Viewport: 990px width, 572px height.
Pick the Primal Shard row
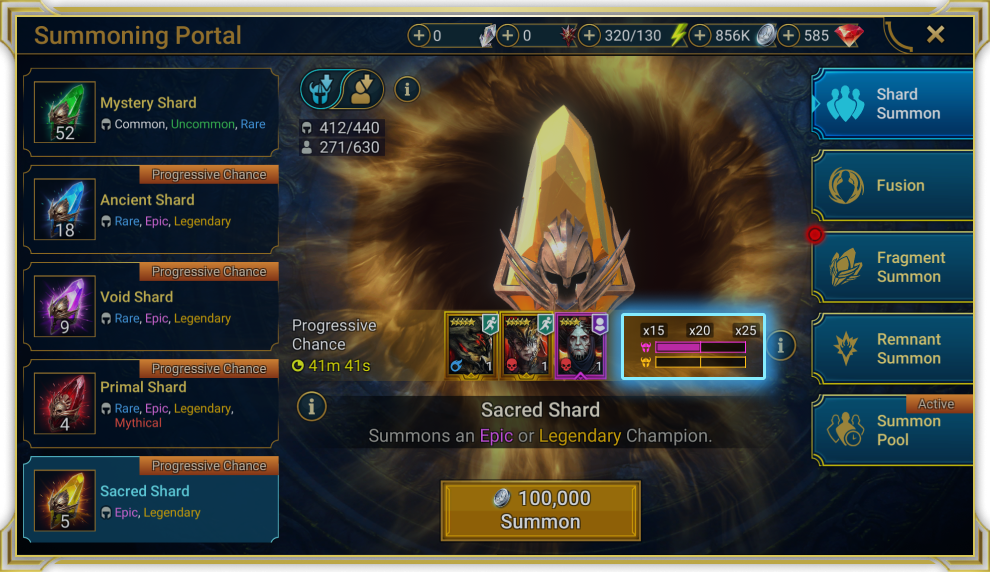[151, 404]
